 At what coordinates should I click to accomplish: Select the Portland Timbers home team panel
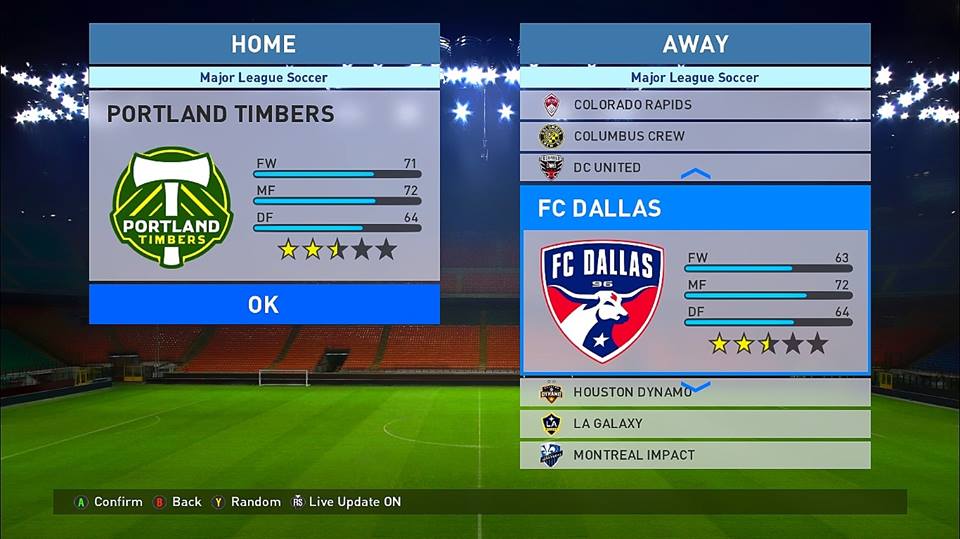[x=264, y=185]
